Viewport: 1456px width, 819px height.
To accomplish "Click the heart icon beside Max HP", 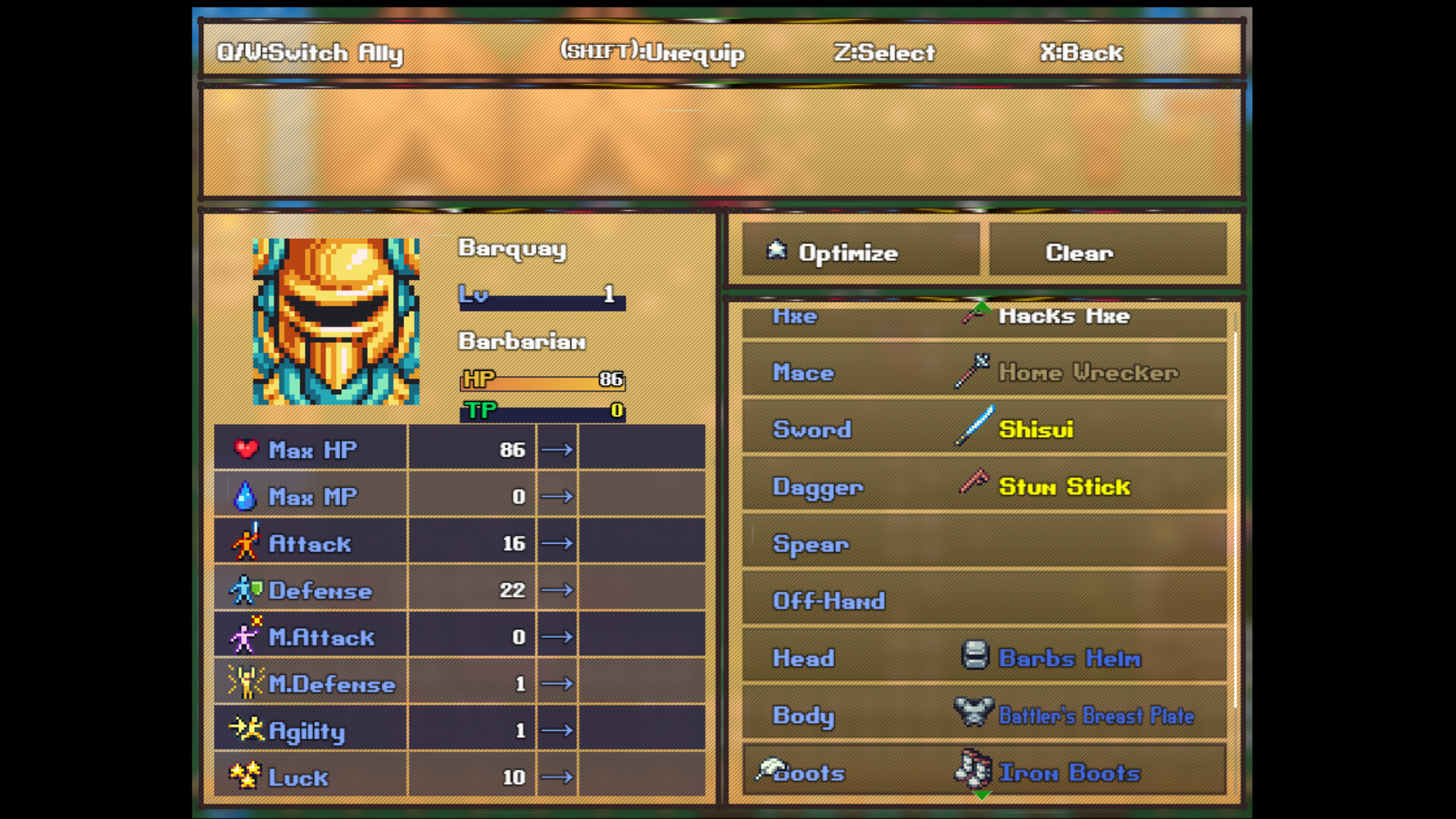I will (247, 448).
